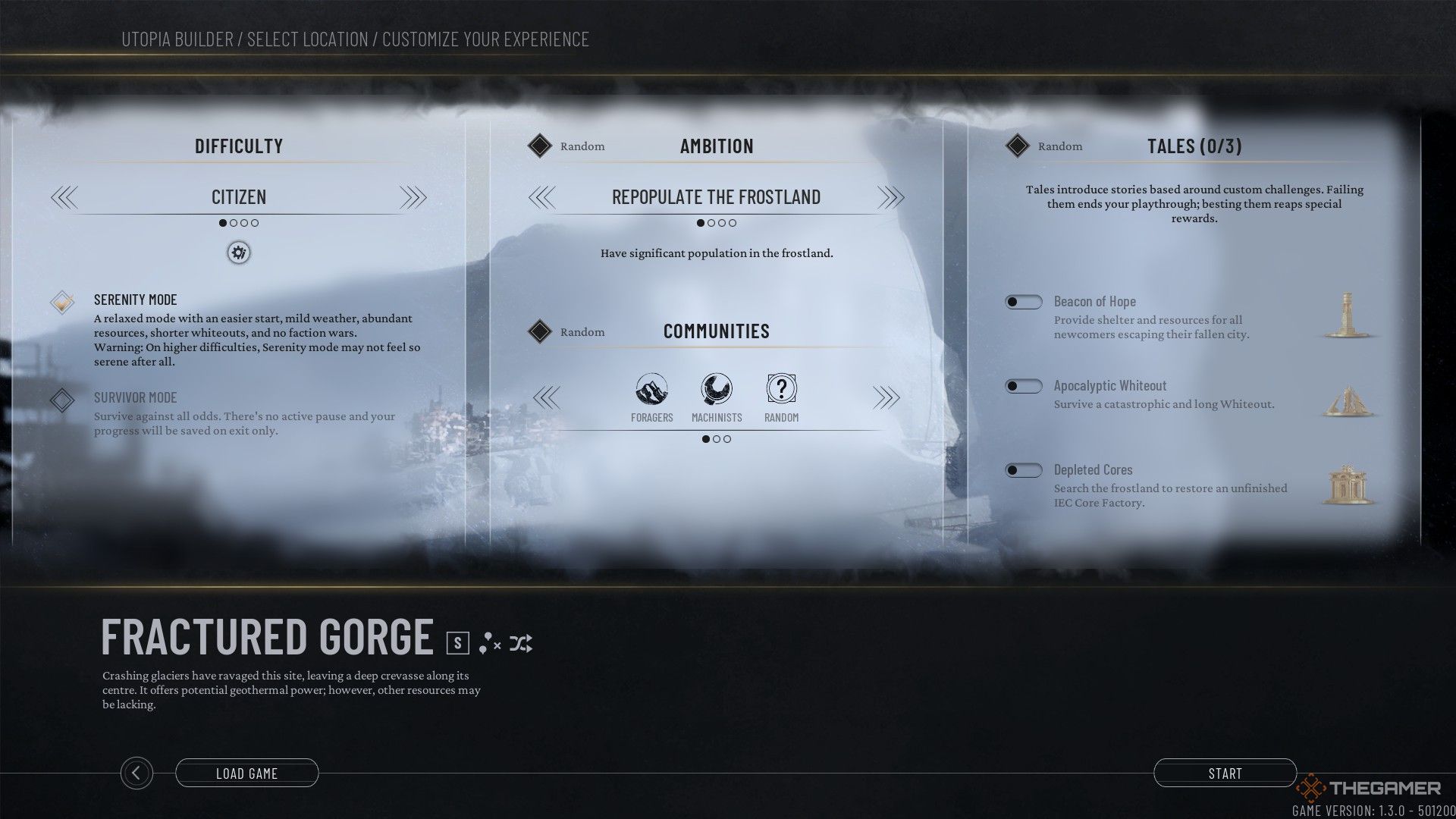This screenshot has width=1456, height=819.
Task: Turn on the Apocalyptic Whiteout tale
Action: point(1023,386)
